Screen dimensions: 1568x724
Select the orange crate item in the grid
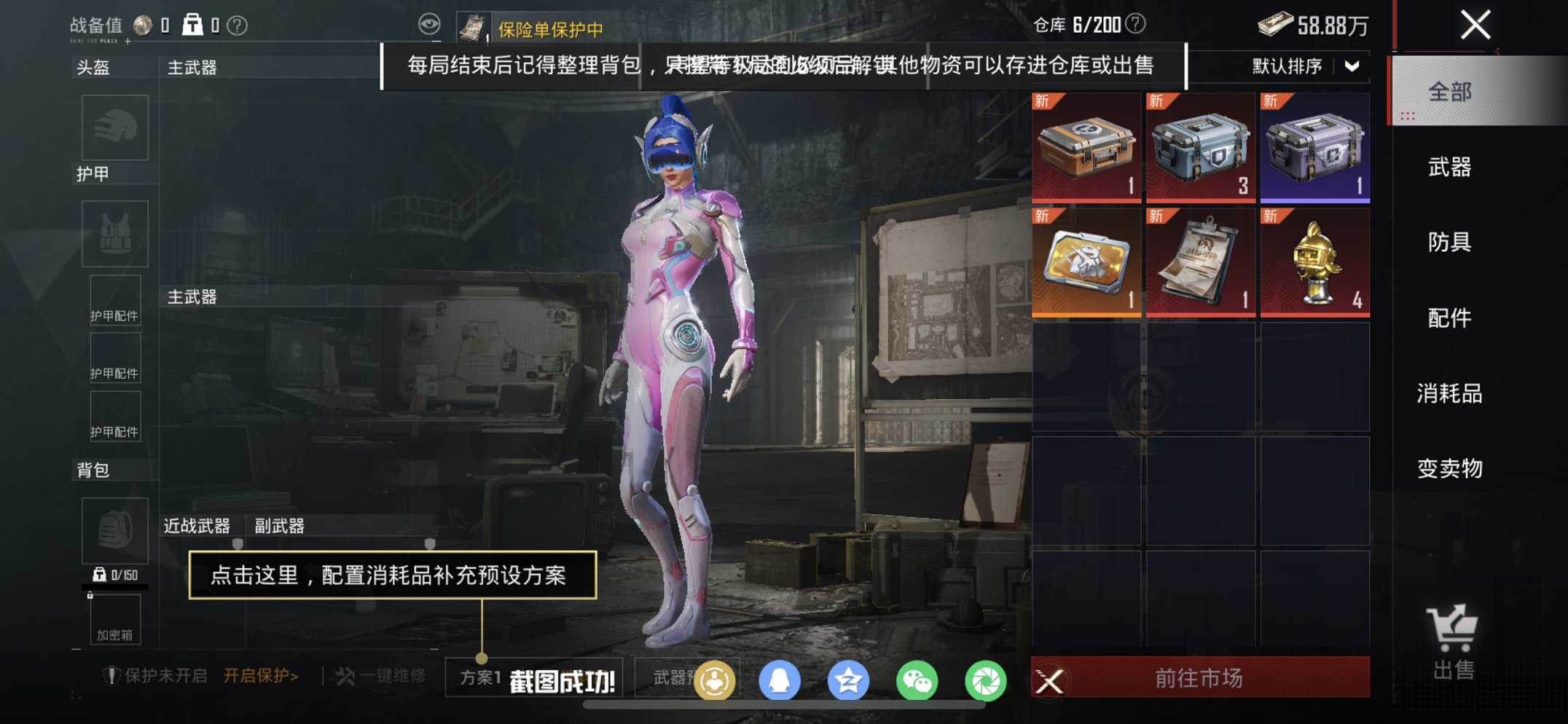pos(1085,146)
